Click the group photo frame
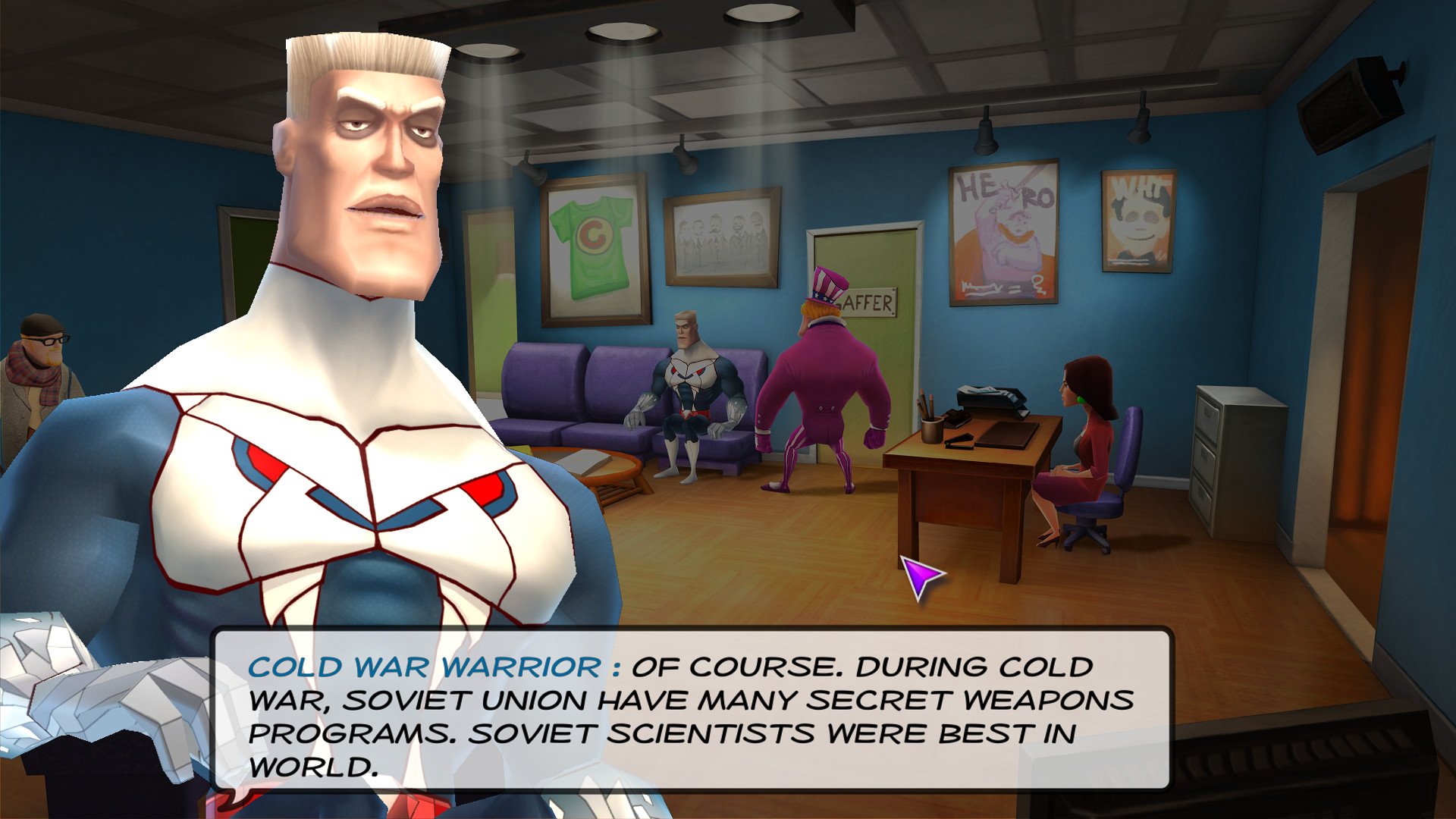The image size is (1456, 819). tap(720, 235)
